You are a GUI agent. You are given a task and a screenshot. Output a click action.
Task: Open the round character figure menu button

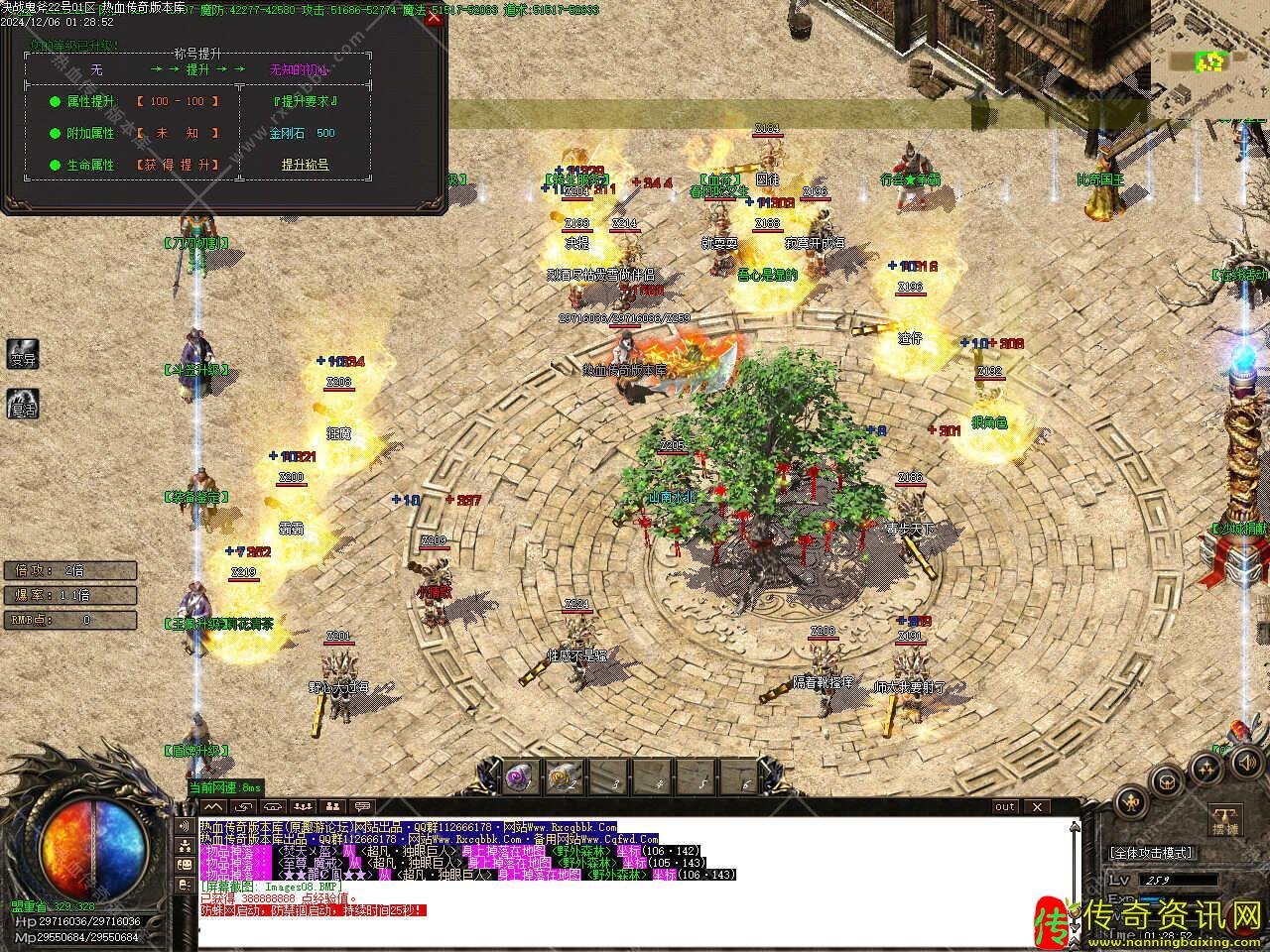[1132, 801]
